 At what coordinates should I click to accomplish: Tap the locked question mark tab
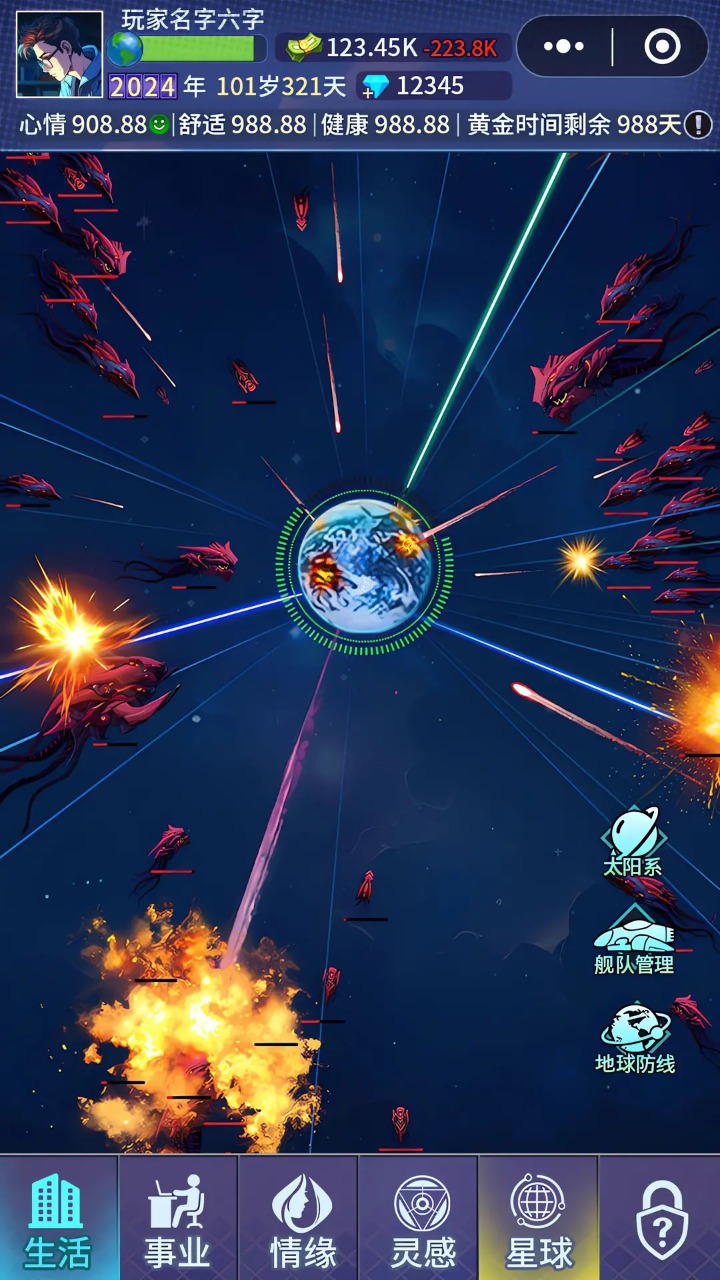[x=660, y=1218]
